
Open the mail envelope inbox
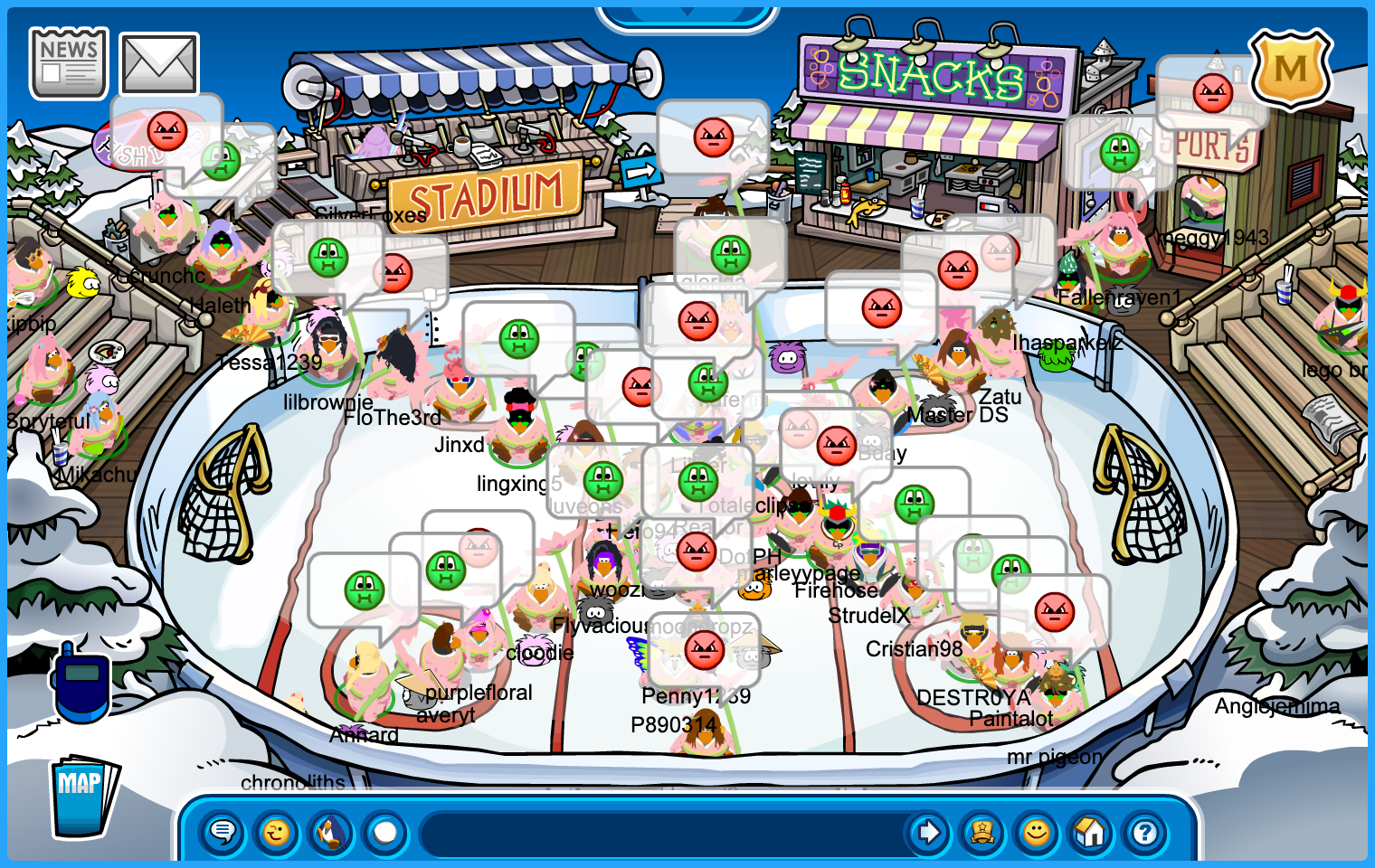159,64
